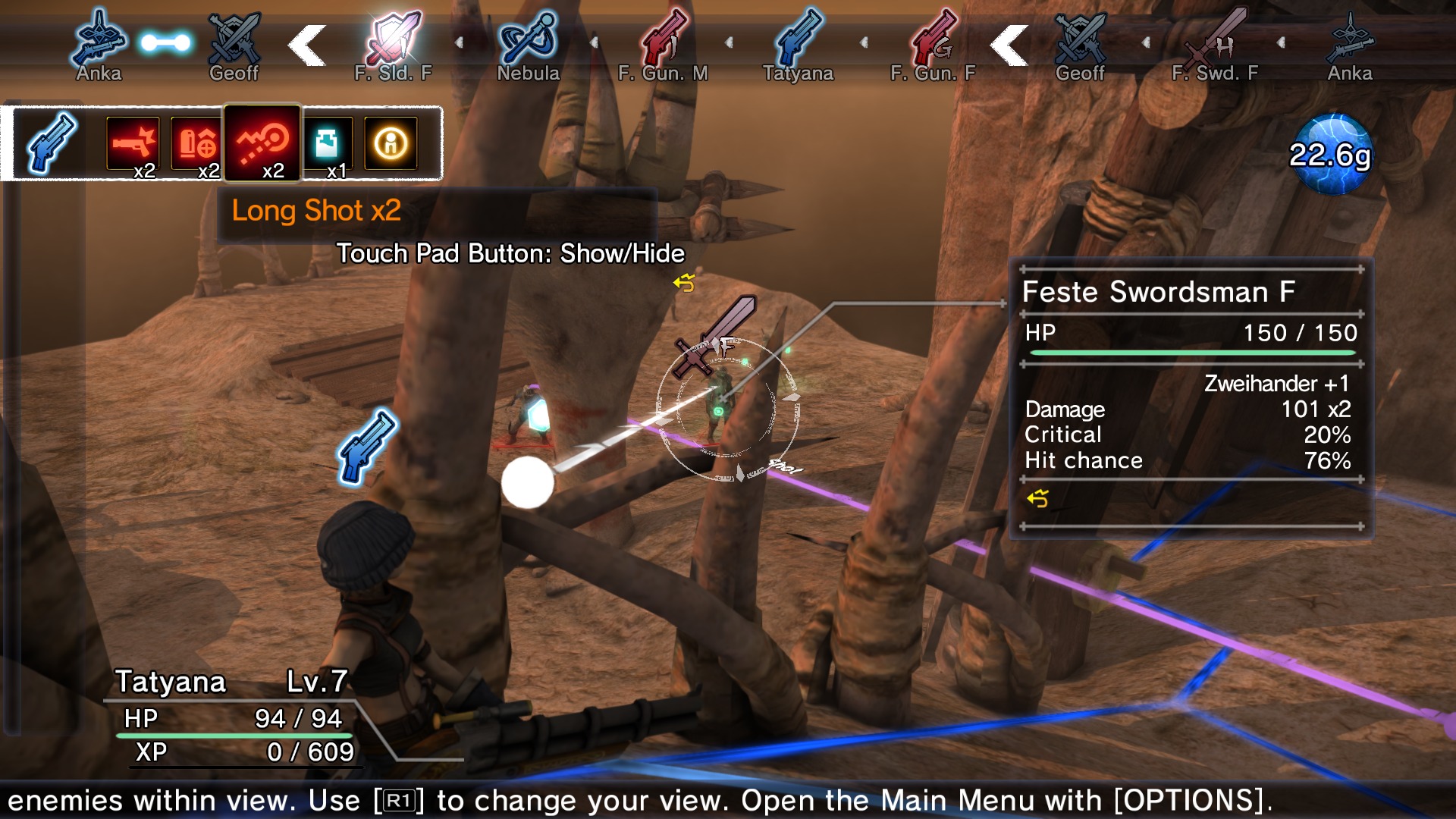The height and width of the screenshot is (819, 1456).
Task: Select Tatyana's portrait in the turn order bar
Action: [799, 39]
